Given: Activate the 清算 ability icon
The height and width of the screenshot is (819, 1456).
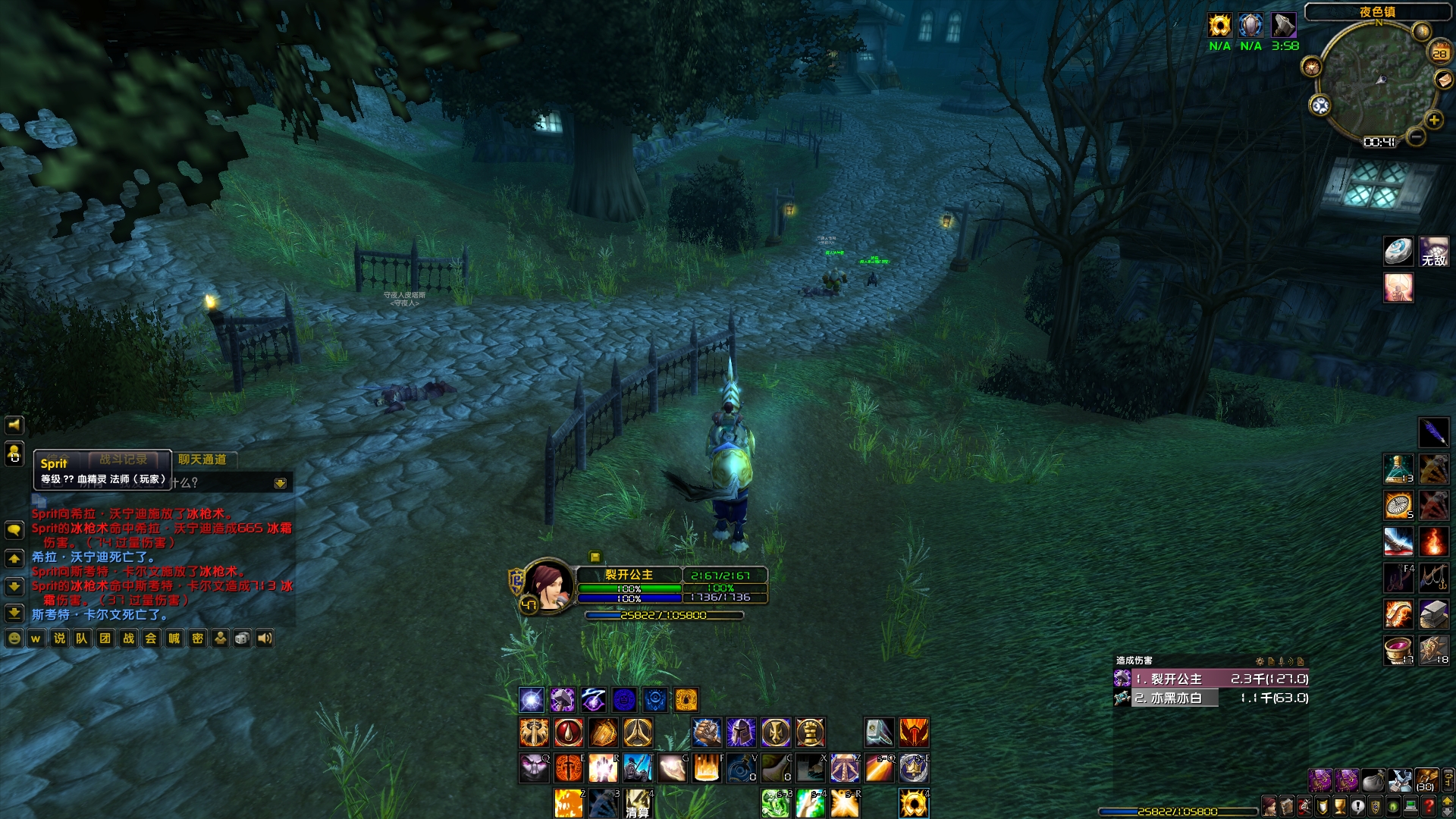Looking at the screenshot, I should tap(638, 804).
